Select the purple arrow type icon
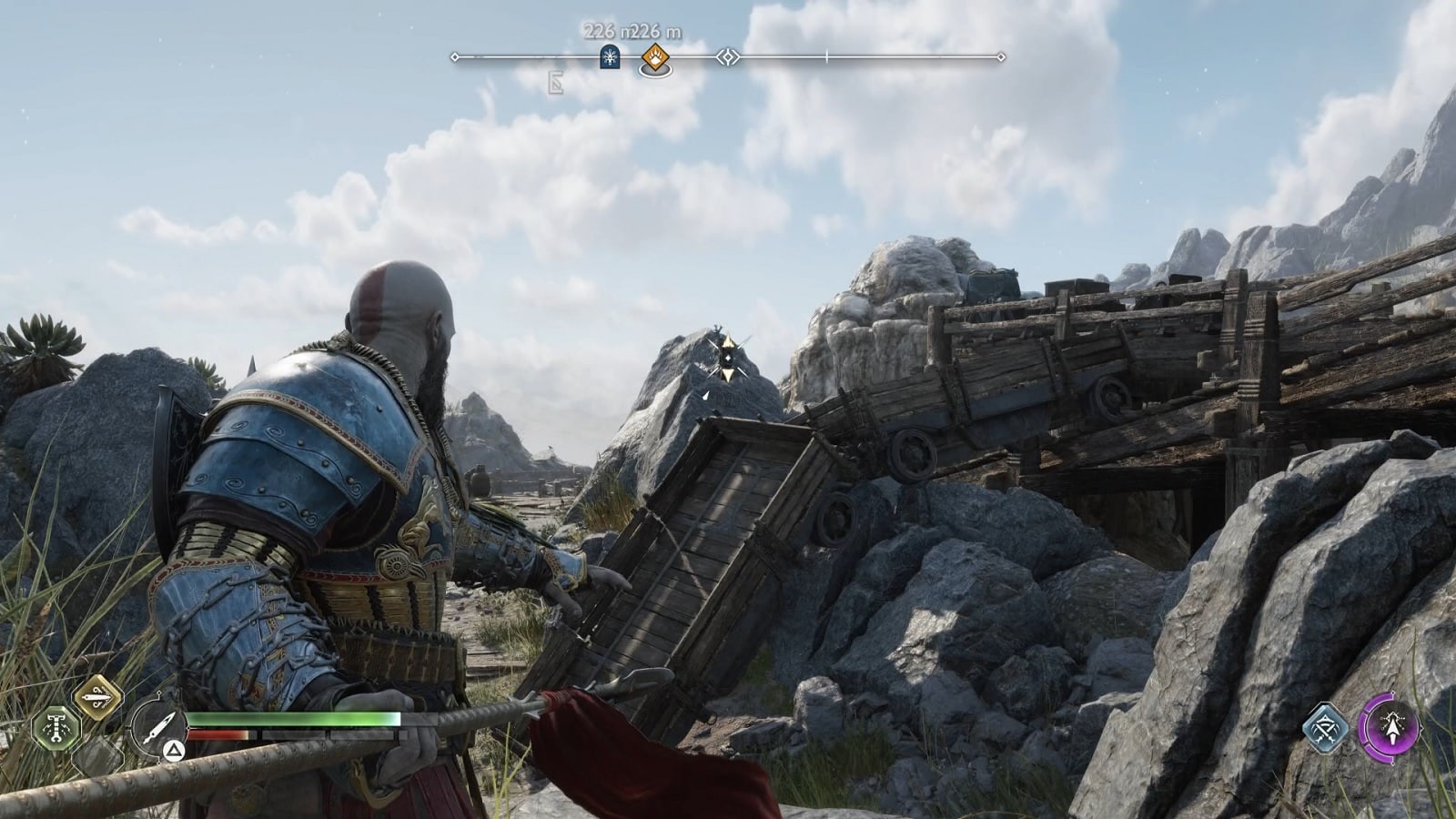1456x819 pixels. [1389, 725]
